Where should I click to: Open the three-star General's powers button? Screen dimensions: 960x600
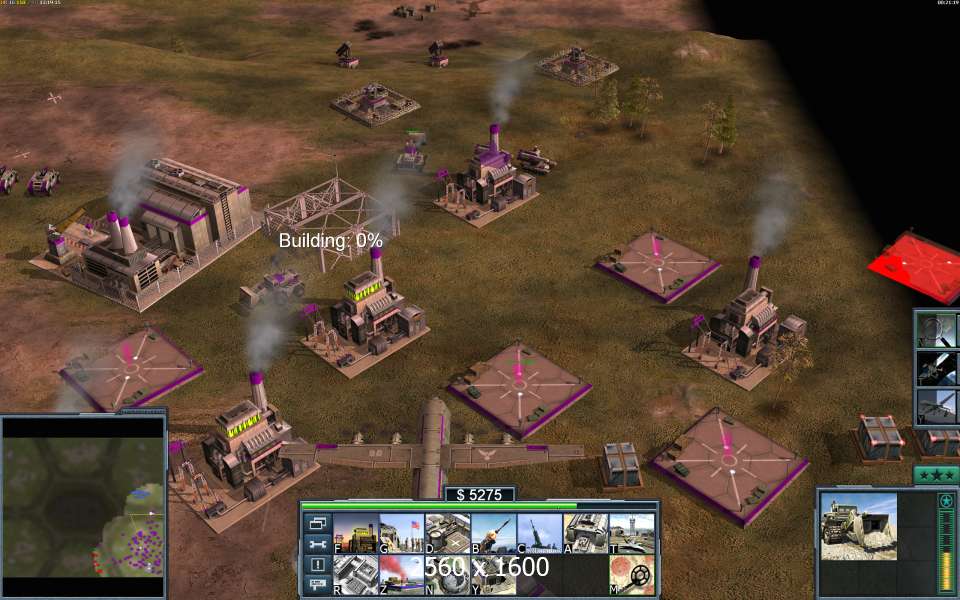tap(936, 475)
